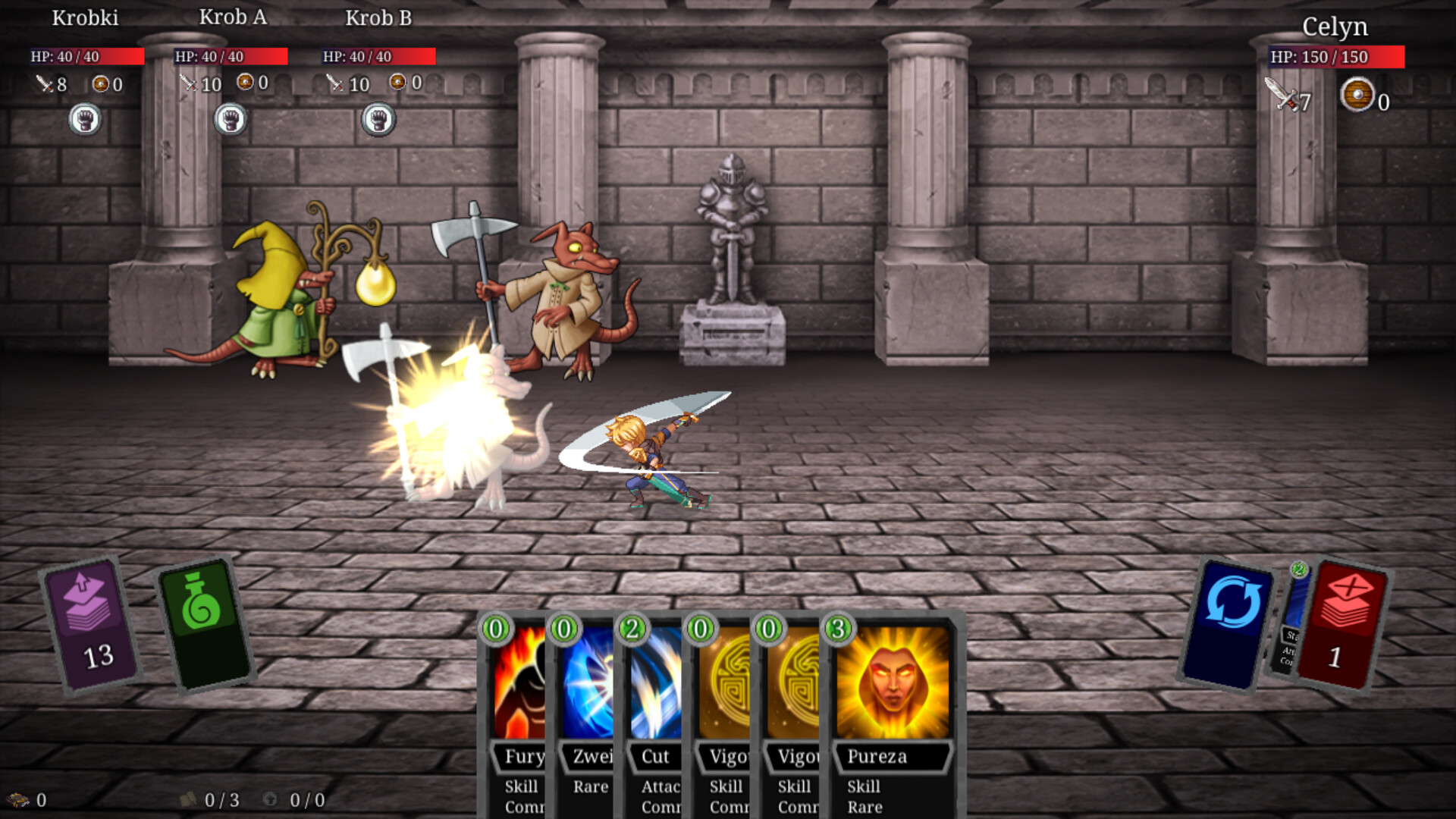Click the Krobki enemy name label

(84, 17)
